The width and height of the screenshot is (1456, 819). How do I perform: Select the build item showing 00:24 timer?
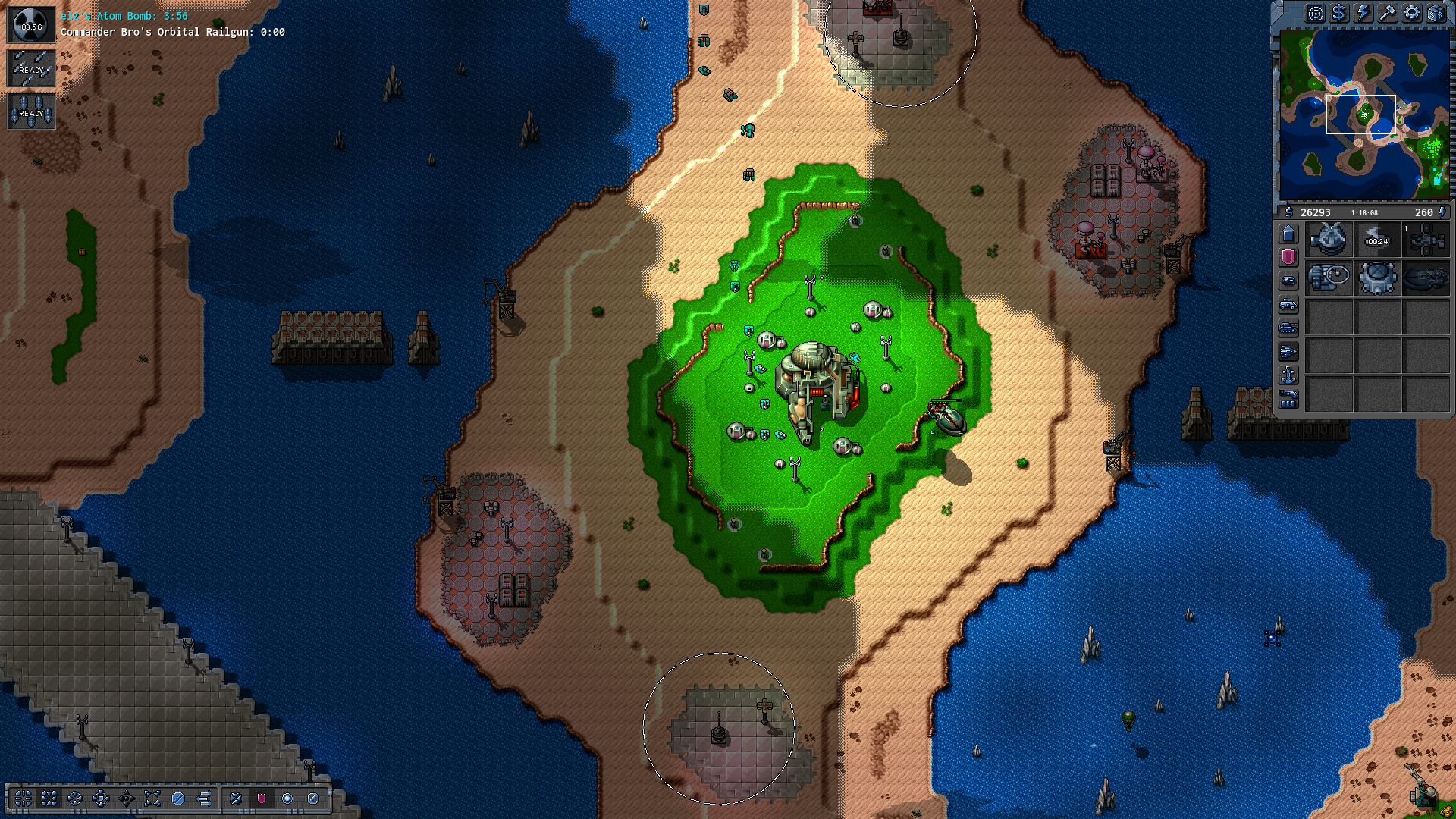[1377, 240]
